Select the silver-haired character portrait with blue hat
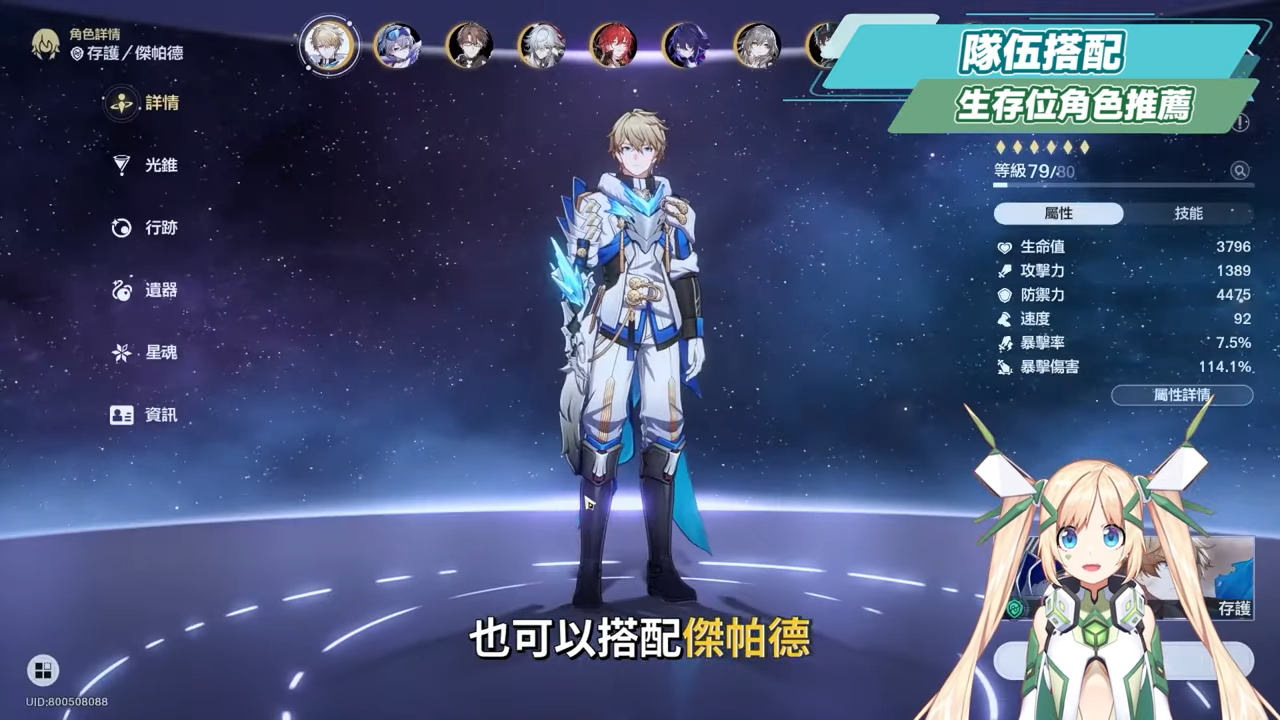Image resolution: width=1280 pixels, height=720 pixels. [x=397, y=45]
